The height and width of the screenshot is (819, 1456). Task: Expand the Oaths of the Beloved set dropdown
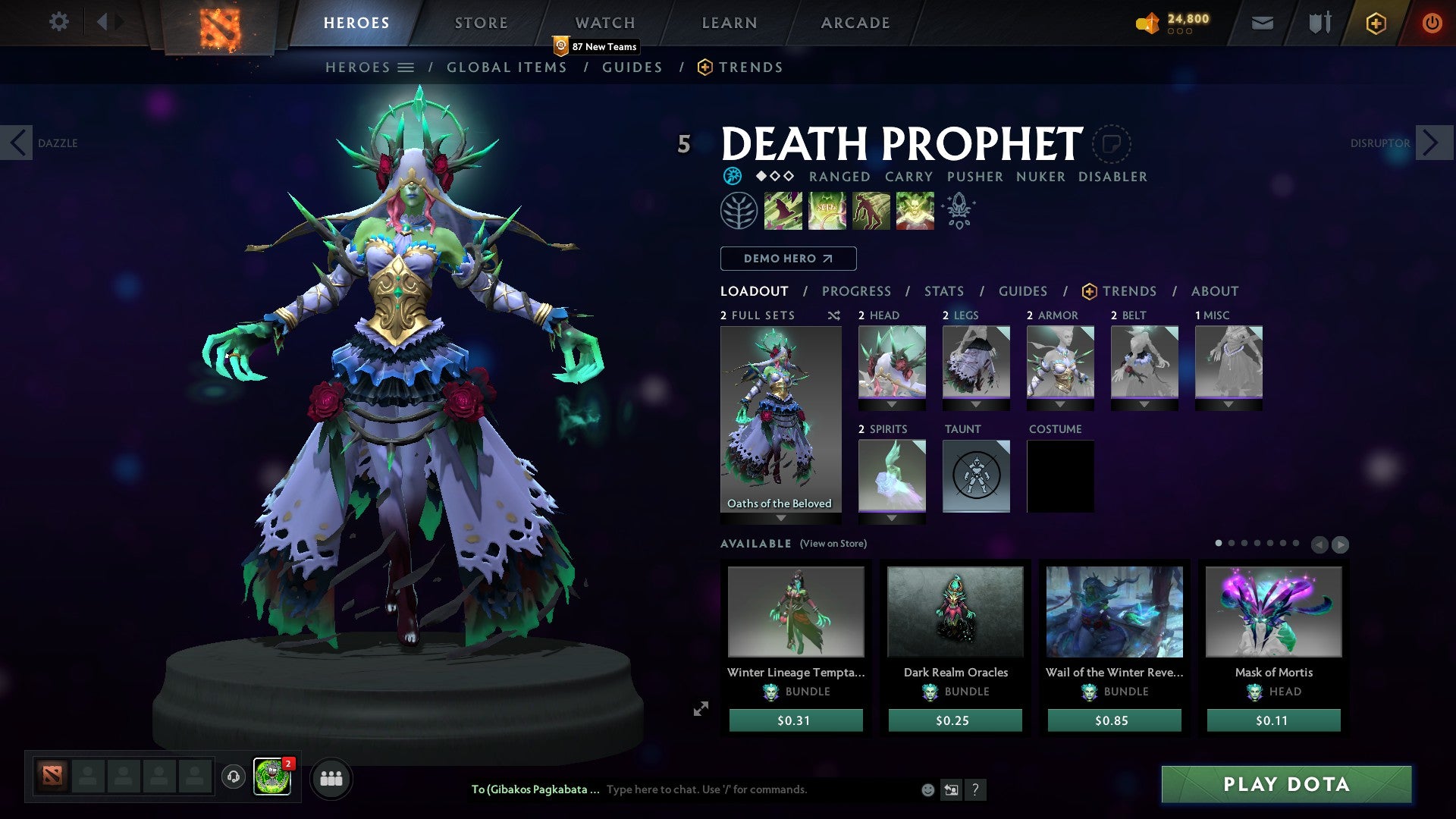point(780,518)
